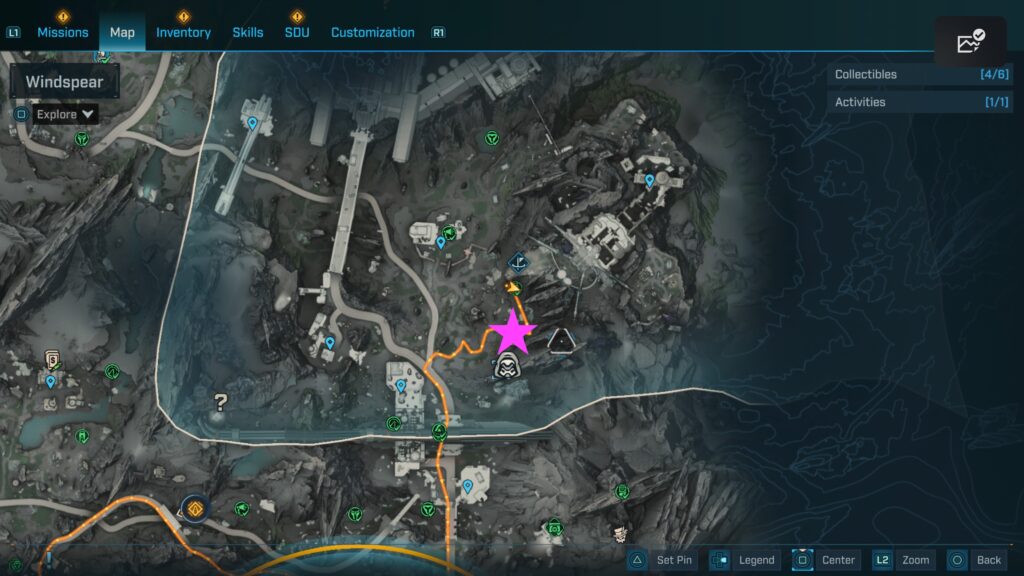Switch to the Missions tab
This screenshot has height=576, width=1024.
[x=62, y=32]
